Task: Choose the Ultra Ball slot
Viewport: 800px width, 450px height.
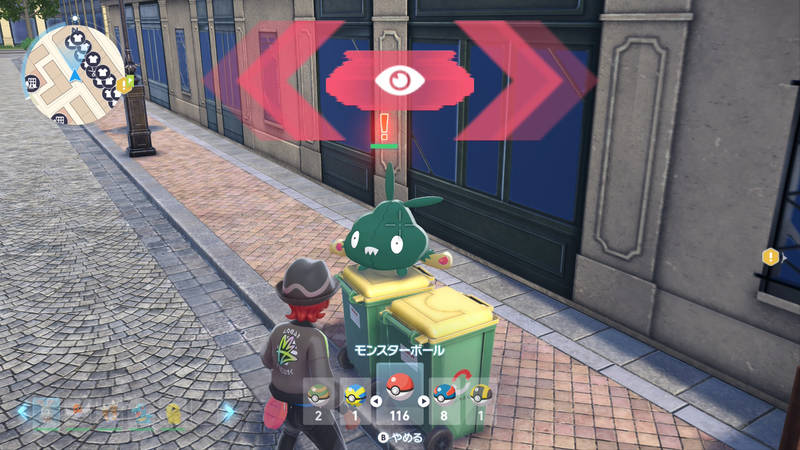Action: pos(481,394)
